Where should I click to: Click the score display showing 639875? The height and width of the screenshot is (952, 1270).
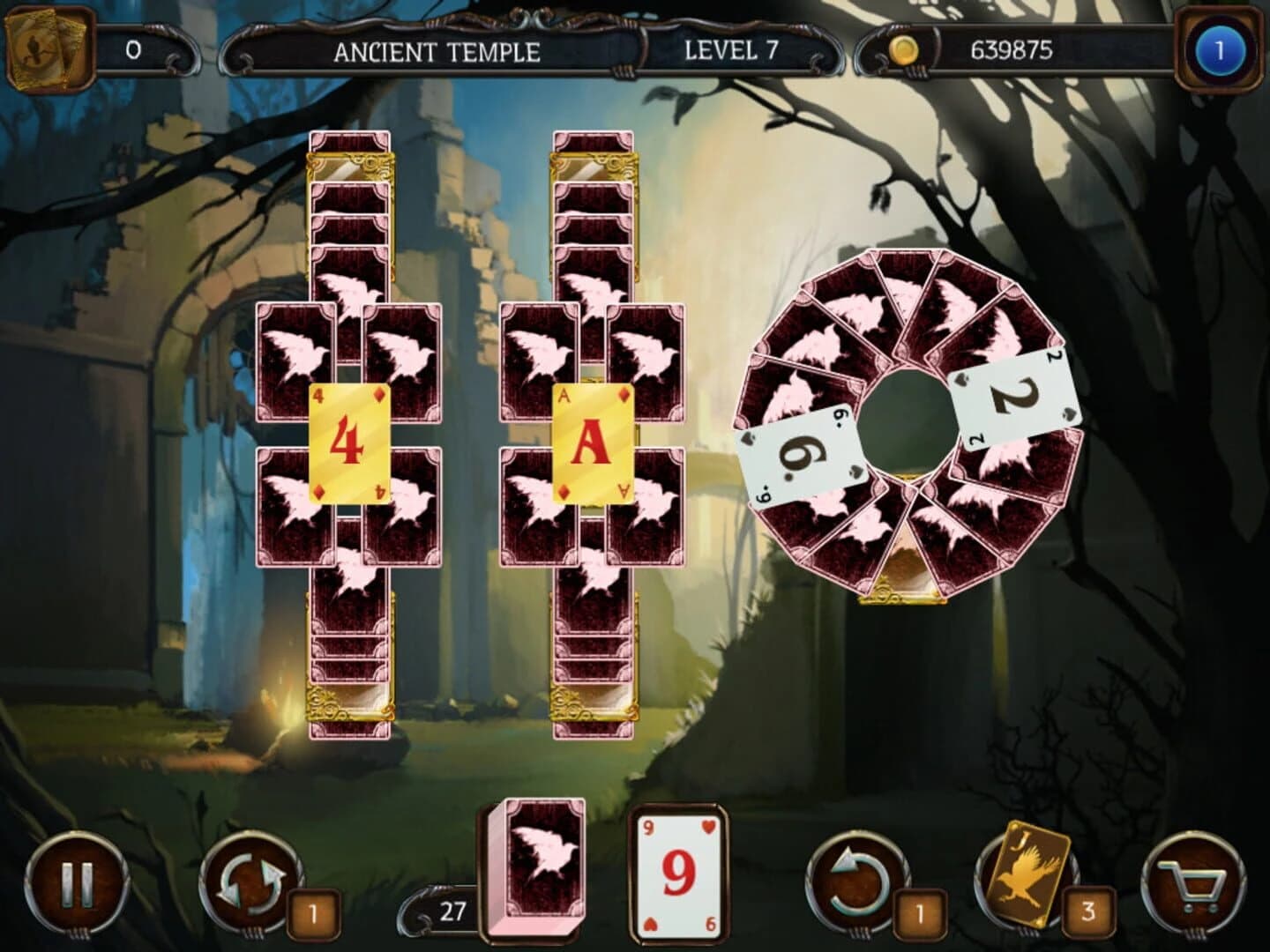(x=1012, y=50)
